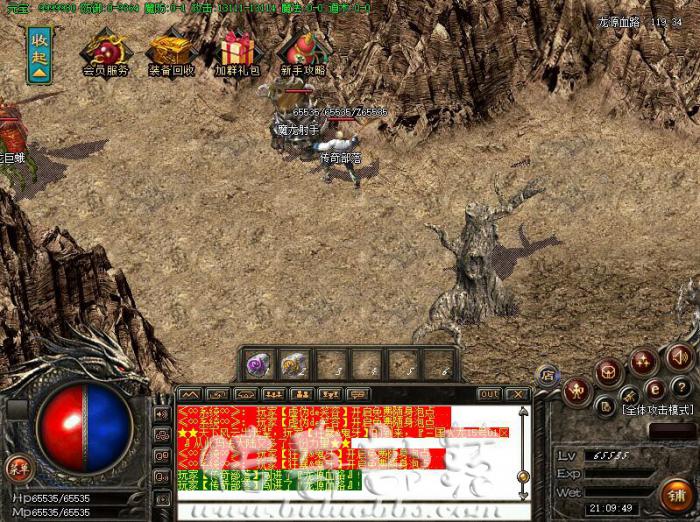Viewport: 700px width, 522px height.
Task: Close the chat panel with X button
Action: pos(516,394)
